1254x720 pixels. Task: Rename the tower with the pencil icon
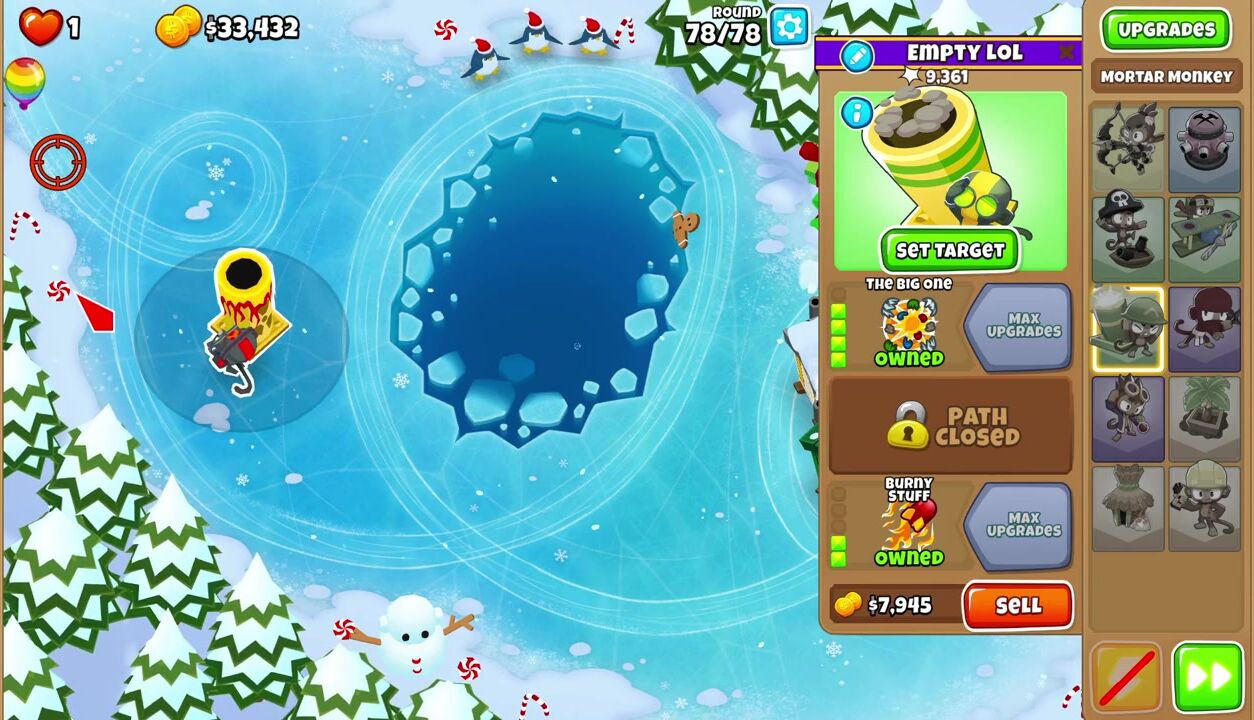857,56
